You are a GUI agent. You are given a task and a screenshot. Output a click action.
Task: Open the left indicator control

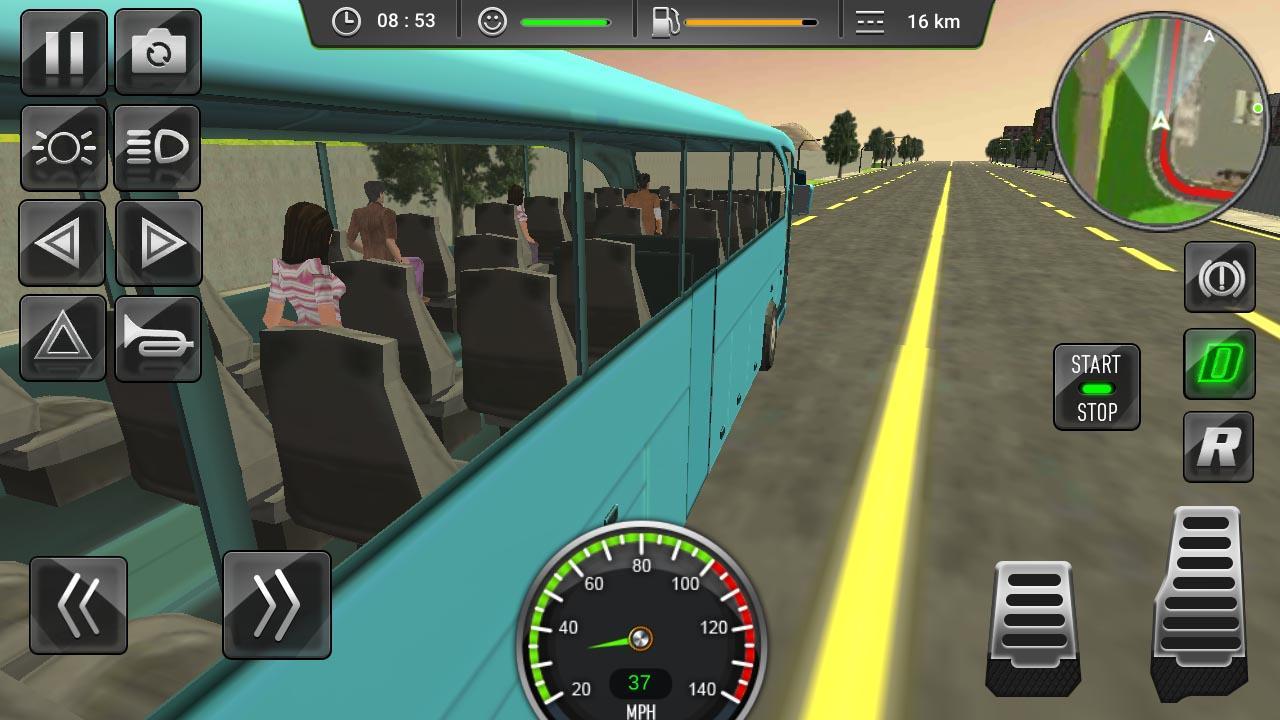pyautogui.click(x=62, y=243)
